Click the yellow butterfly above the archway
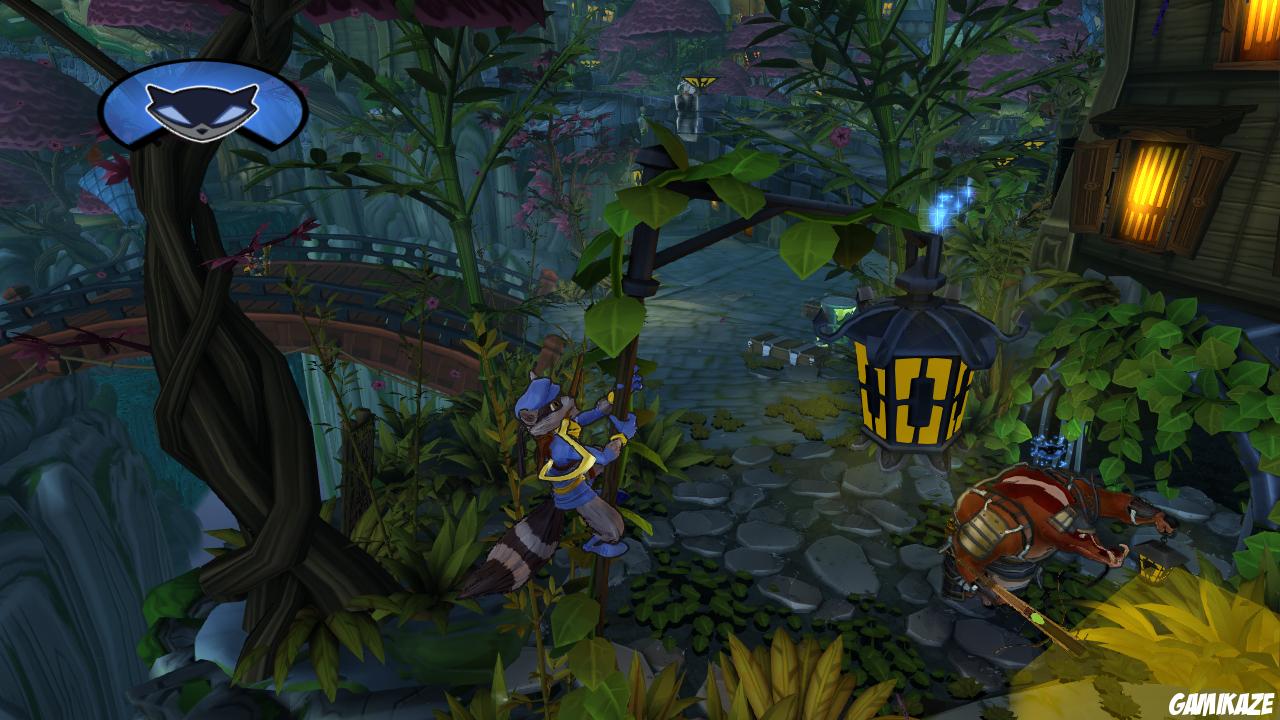This screenshot has width=1280, height=720. (x=701, y=82)
